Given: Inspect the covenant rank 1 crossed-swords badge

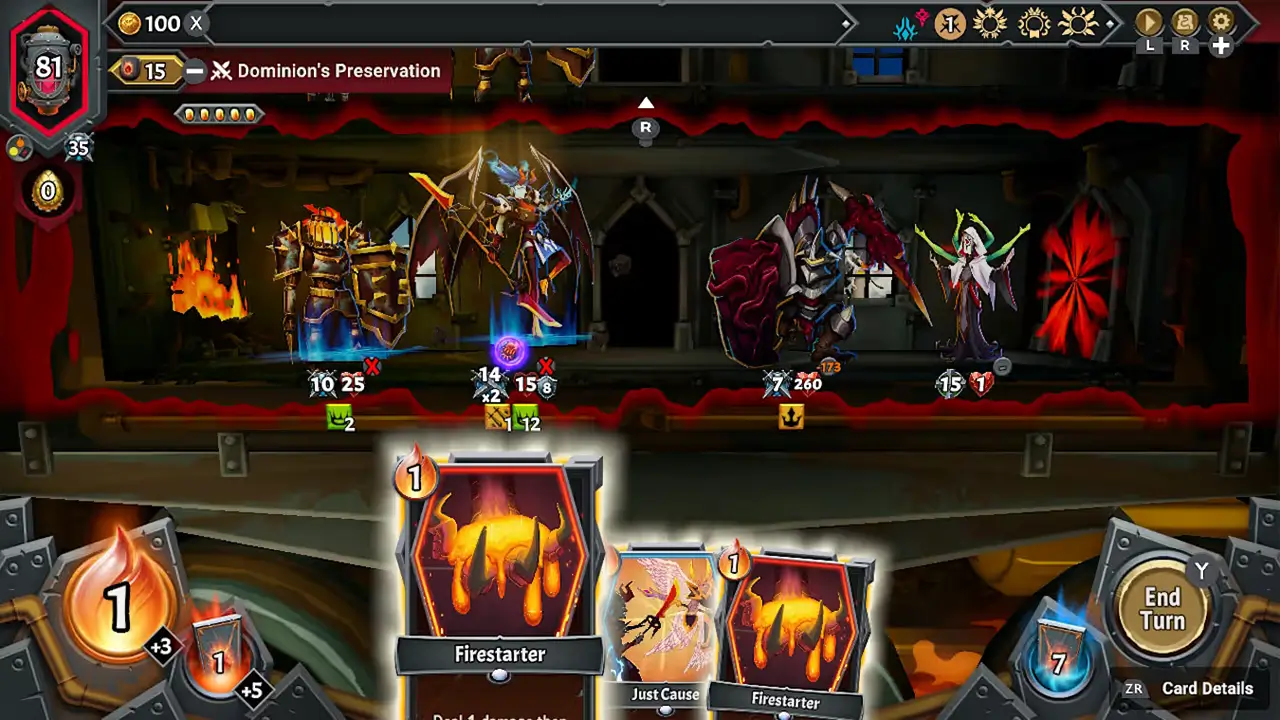Looking at the screenshot, I should [949, 23].
